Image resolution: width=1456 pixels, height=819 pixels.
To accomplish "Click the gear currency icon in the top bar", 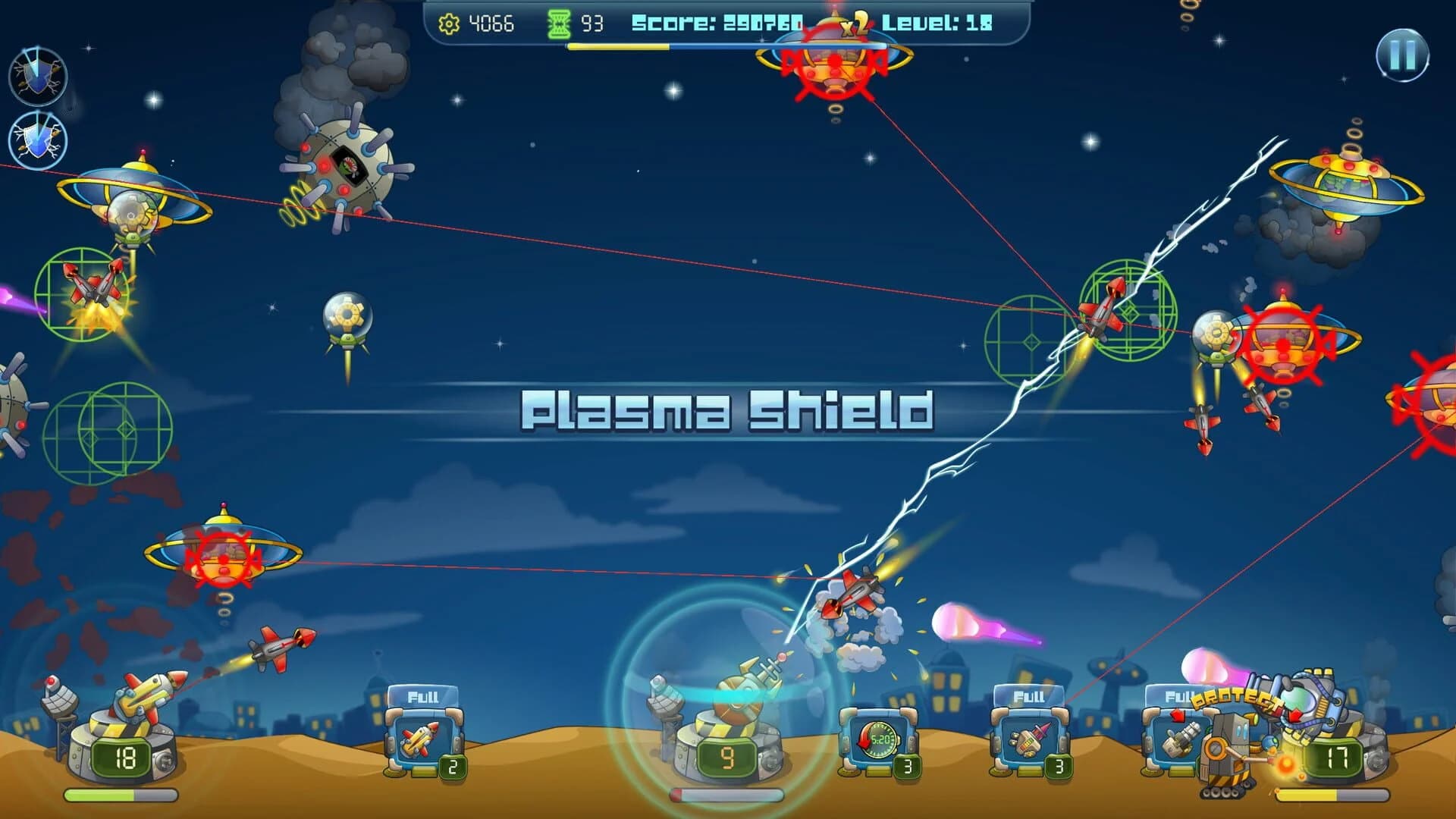I will click(x=447, y=24).
